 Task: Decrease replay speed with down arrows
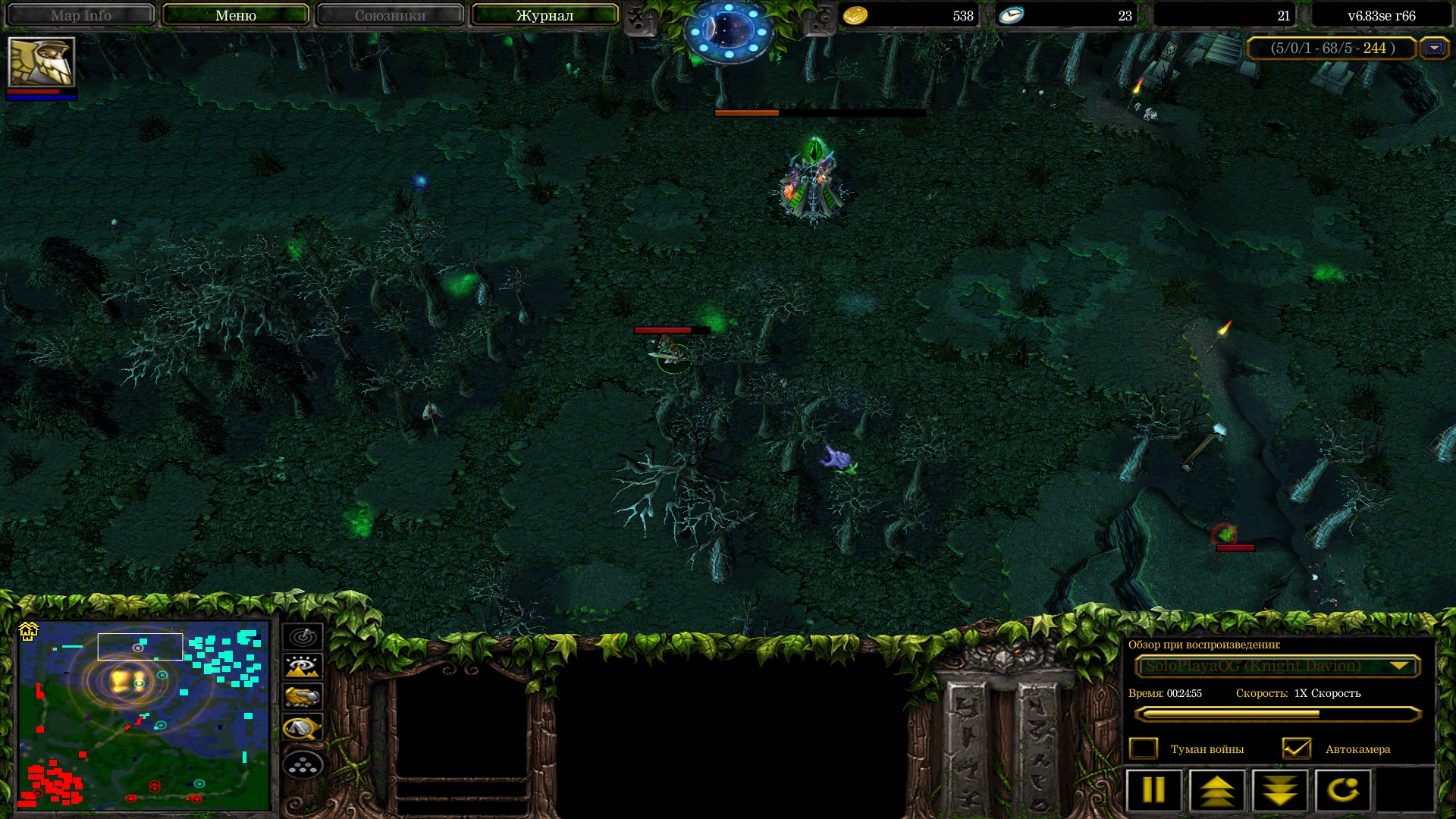[x=1280, y=790]
